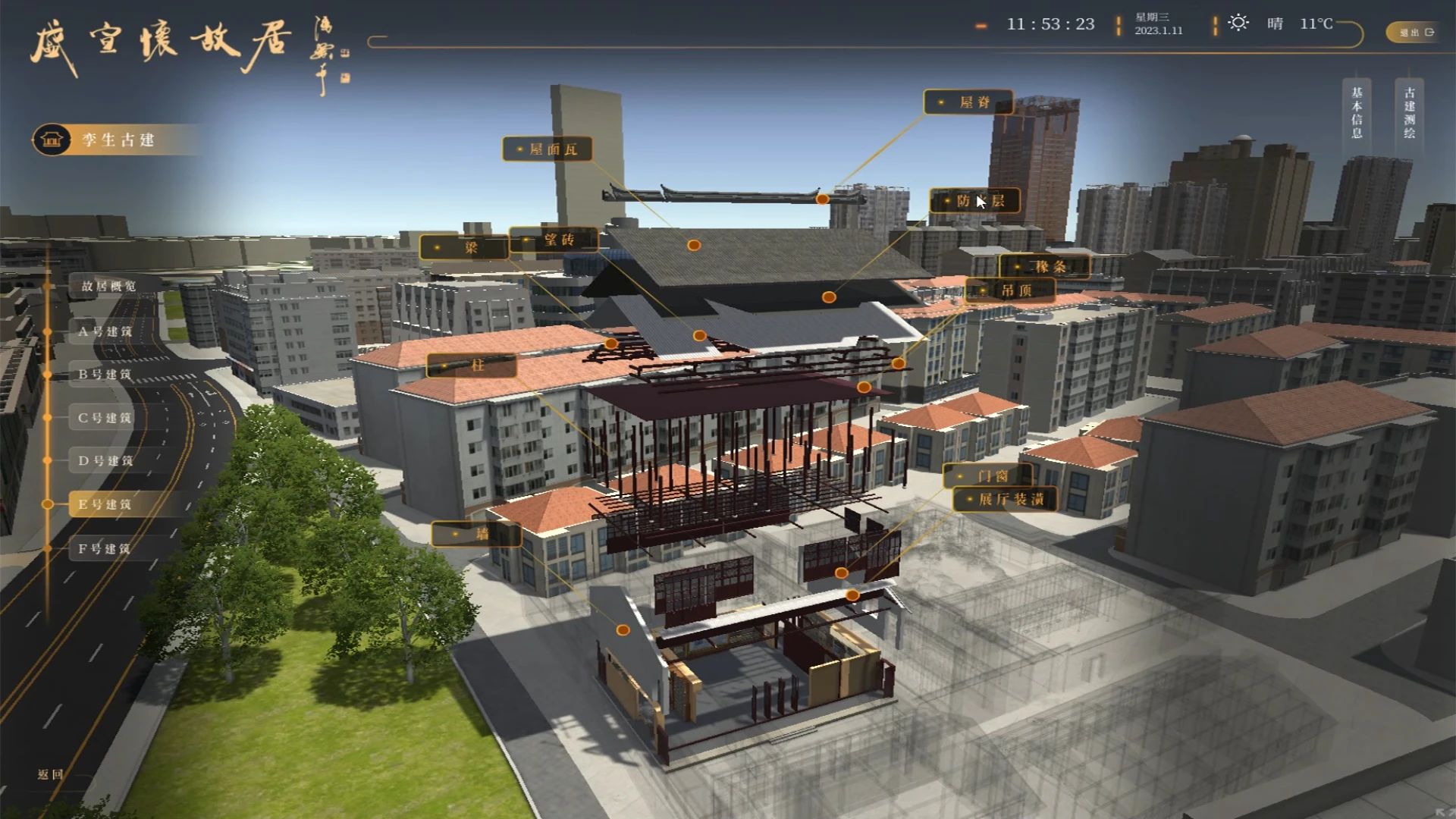Switch to the 古建测绘 tab
This screenshot has height=819, width=1456.
pyautogui.click(x=1409, y=112)
